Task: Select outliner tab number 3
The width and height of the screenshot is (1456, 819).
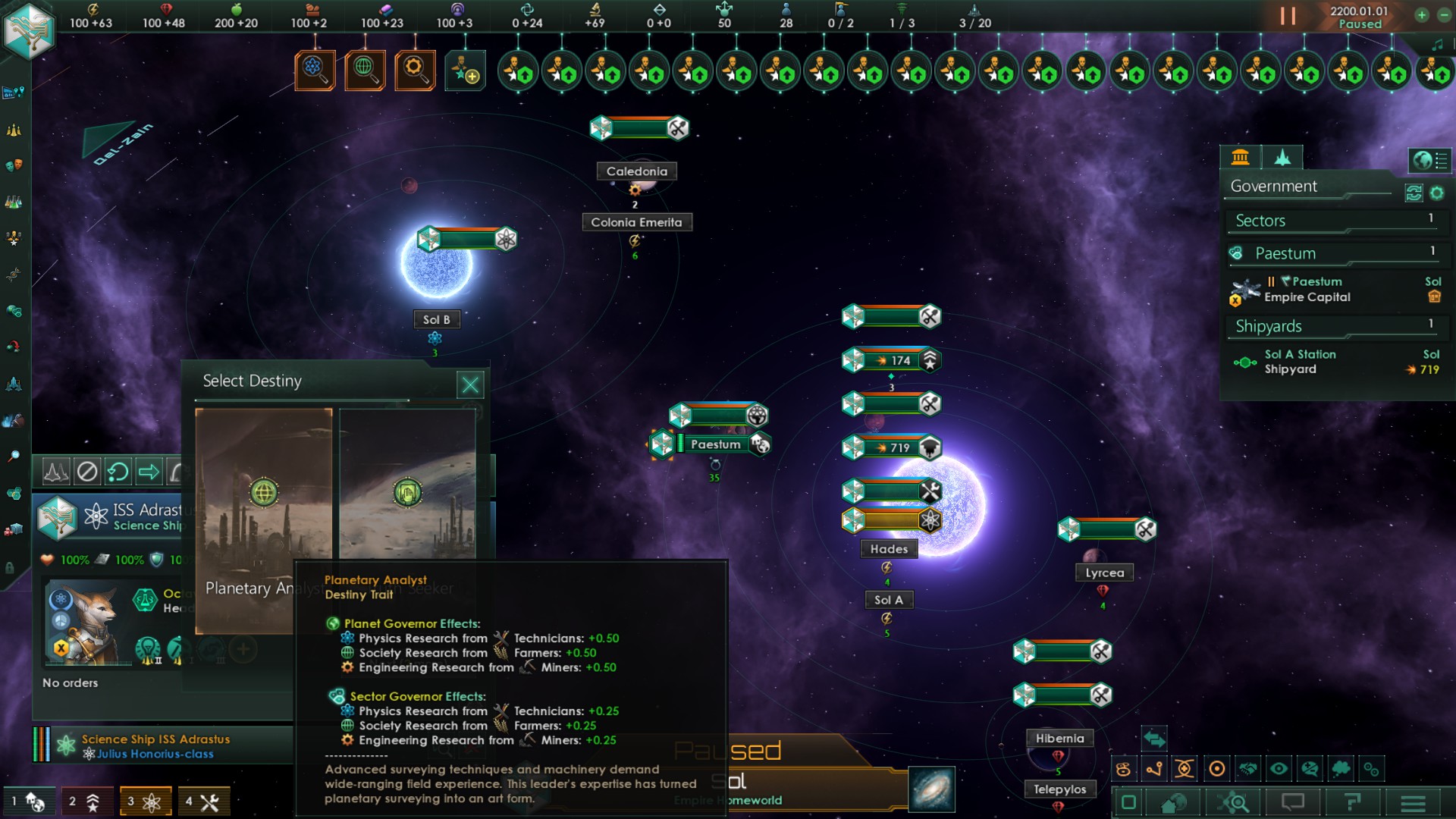Action: pyautogui.click(x=144, y=801)
